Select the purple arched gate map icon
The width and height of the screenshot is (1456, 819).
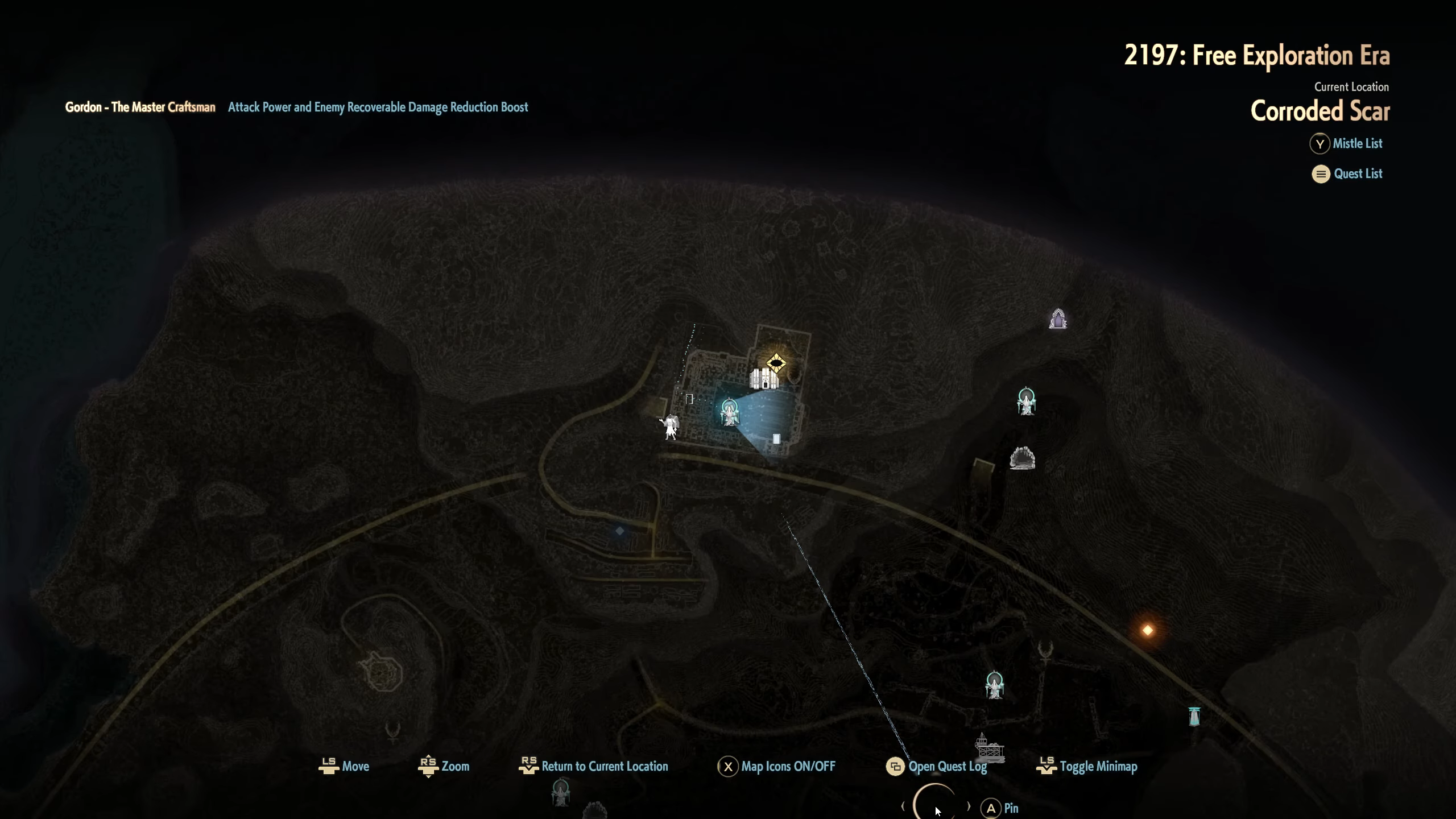point(1058,319)
